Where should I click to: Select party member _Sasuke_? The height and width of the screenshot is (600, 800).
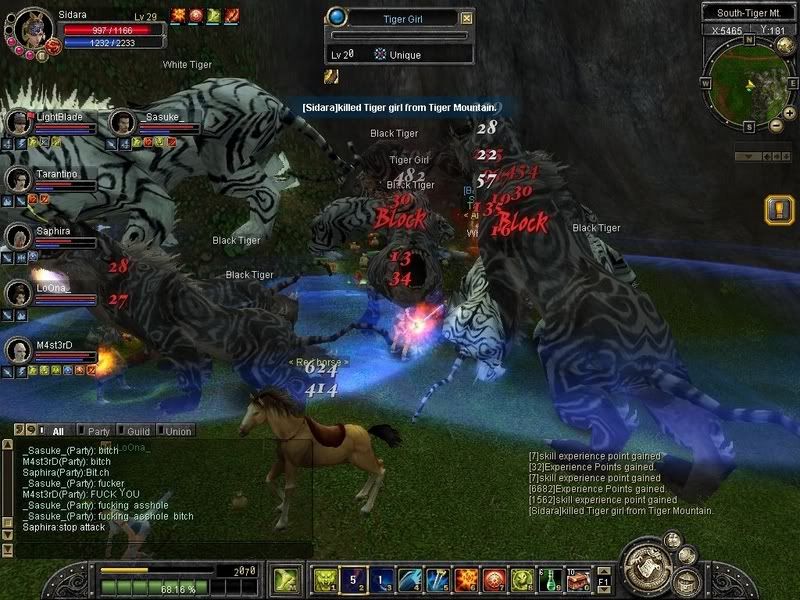[123, 123]
